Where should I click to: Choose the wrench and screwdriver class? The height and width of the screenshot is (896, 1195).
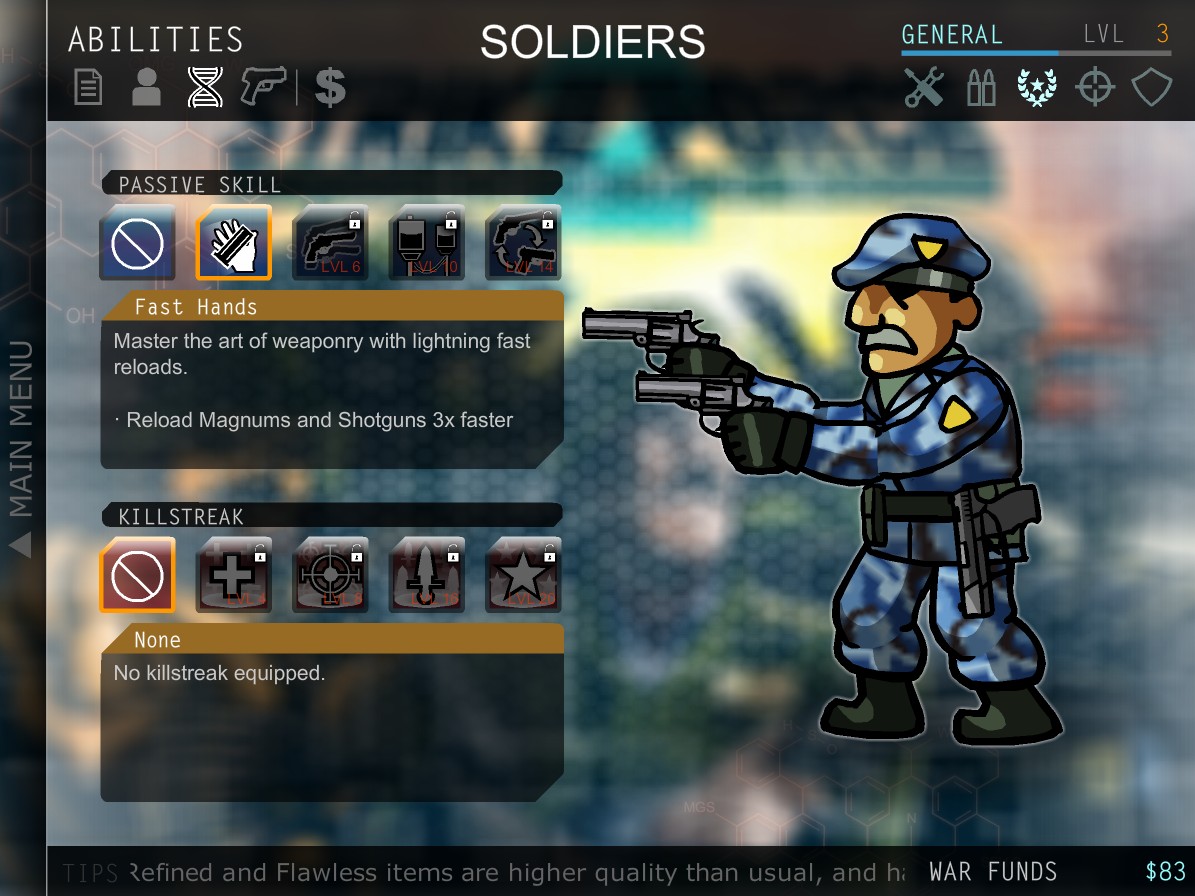point(924,88)
